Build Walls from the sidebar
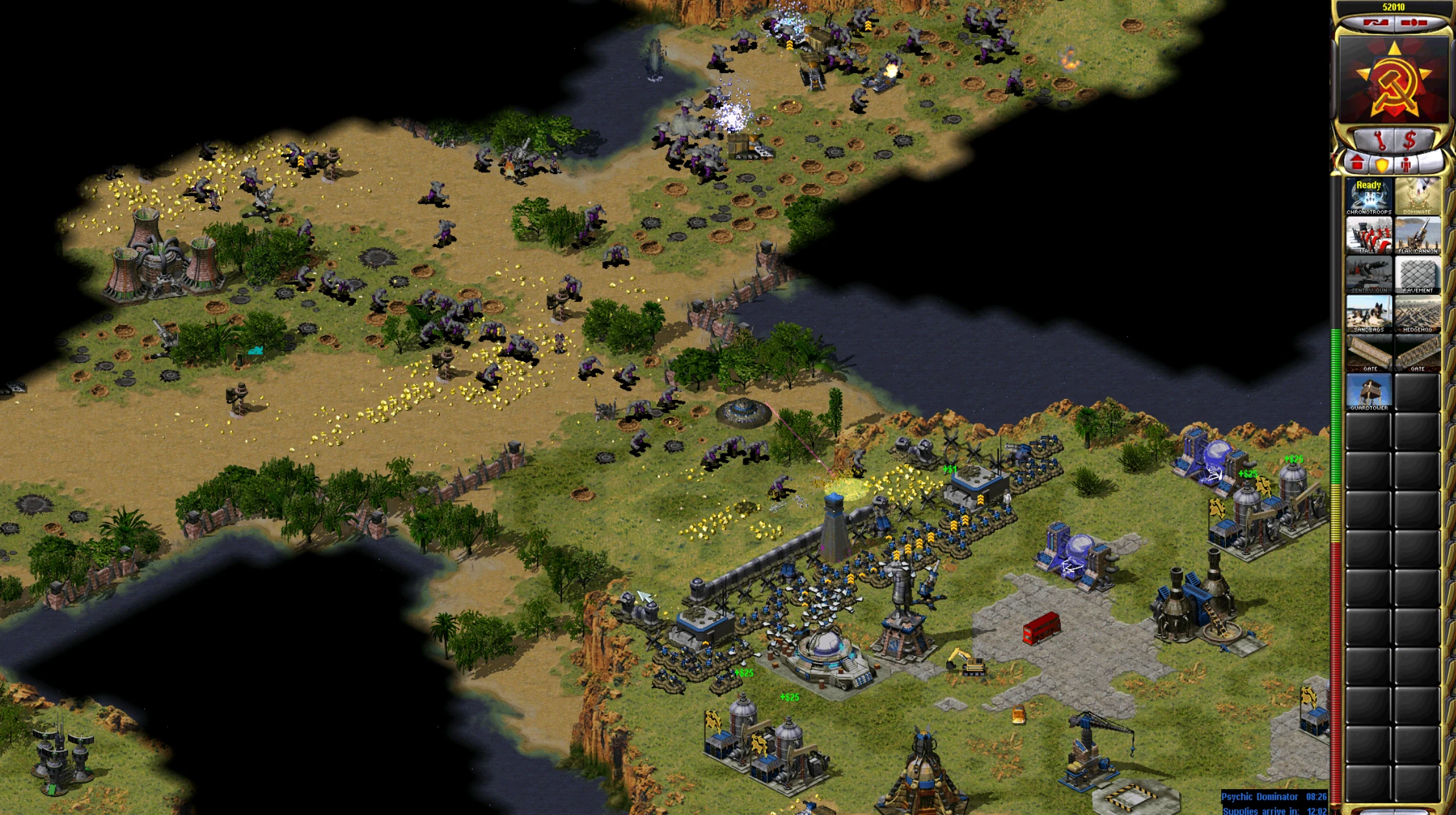 tap(1368, 235)
